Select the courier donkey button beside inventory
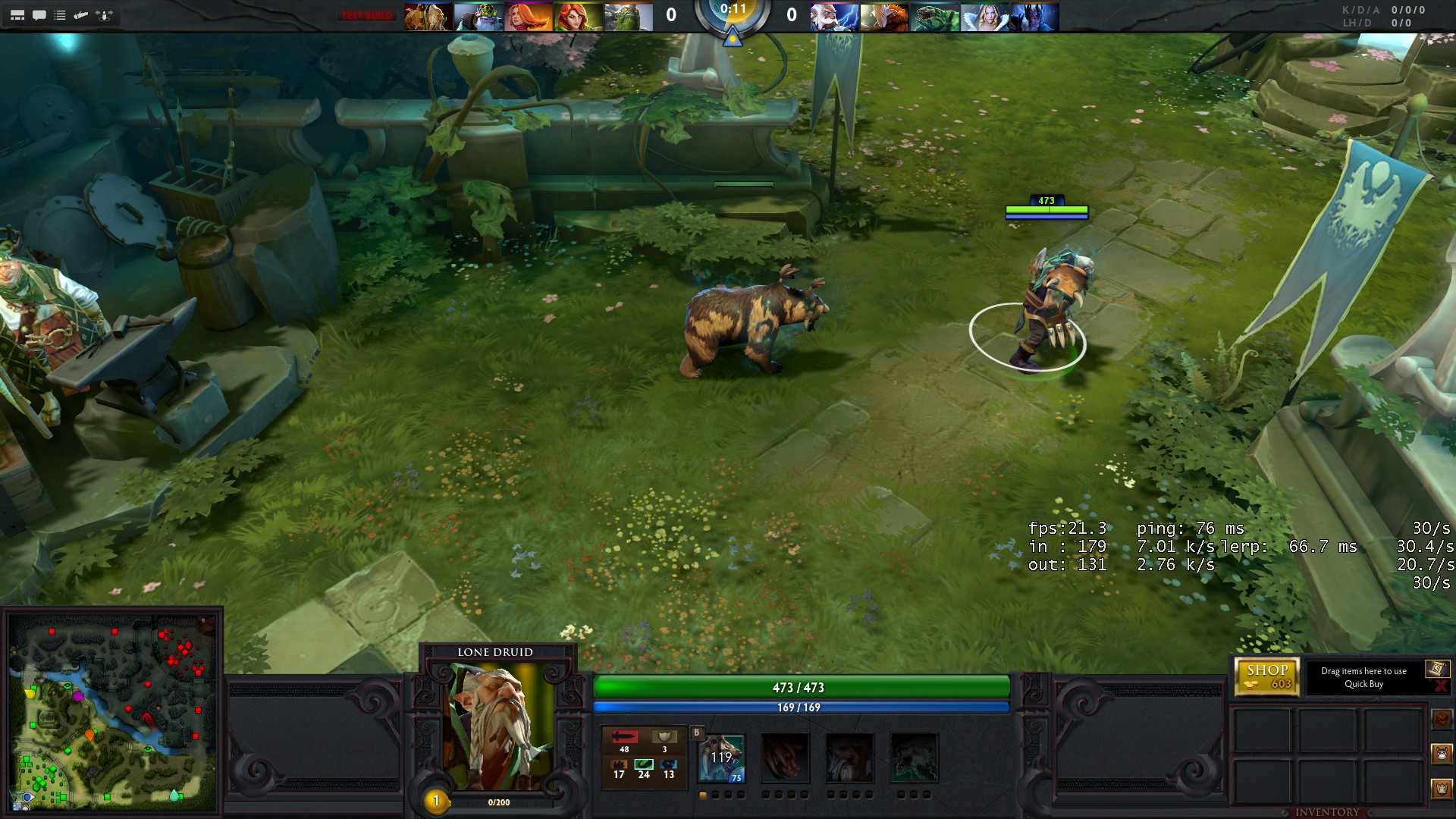Viewport: 1456px width, 819px height. [x=1442, y=754]
